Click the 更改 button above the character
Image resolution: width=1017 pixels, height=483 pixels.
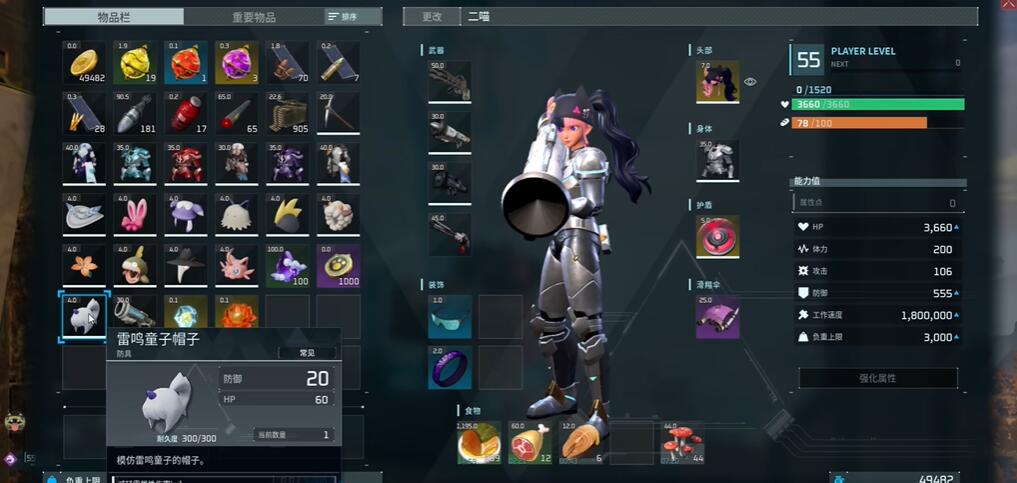[431, 17]
